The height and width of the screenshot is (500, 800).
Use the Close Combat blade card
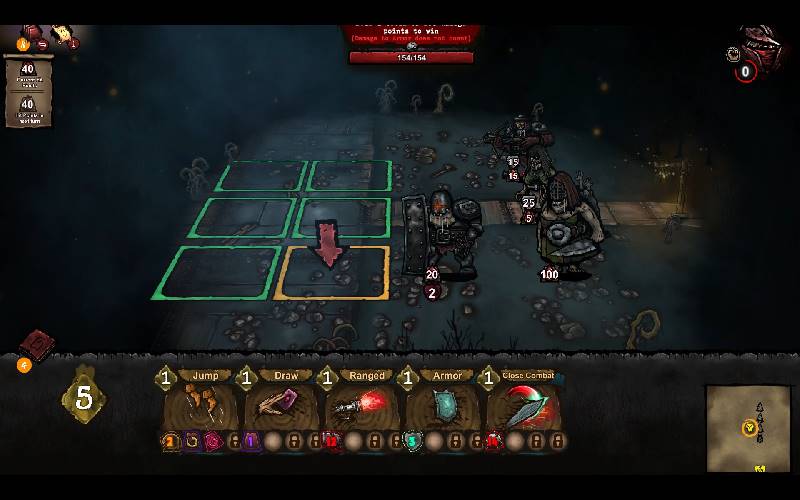click(525, 406)
